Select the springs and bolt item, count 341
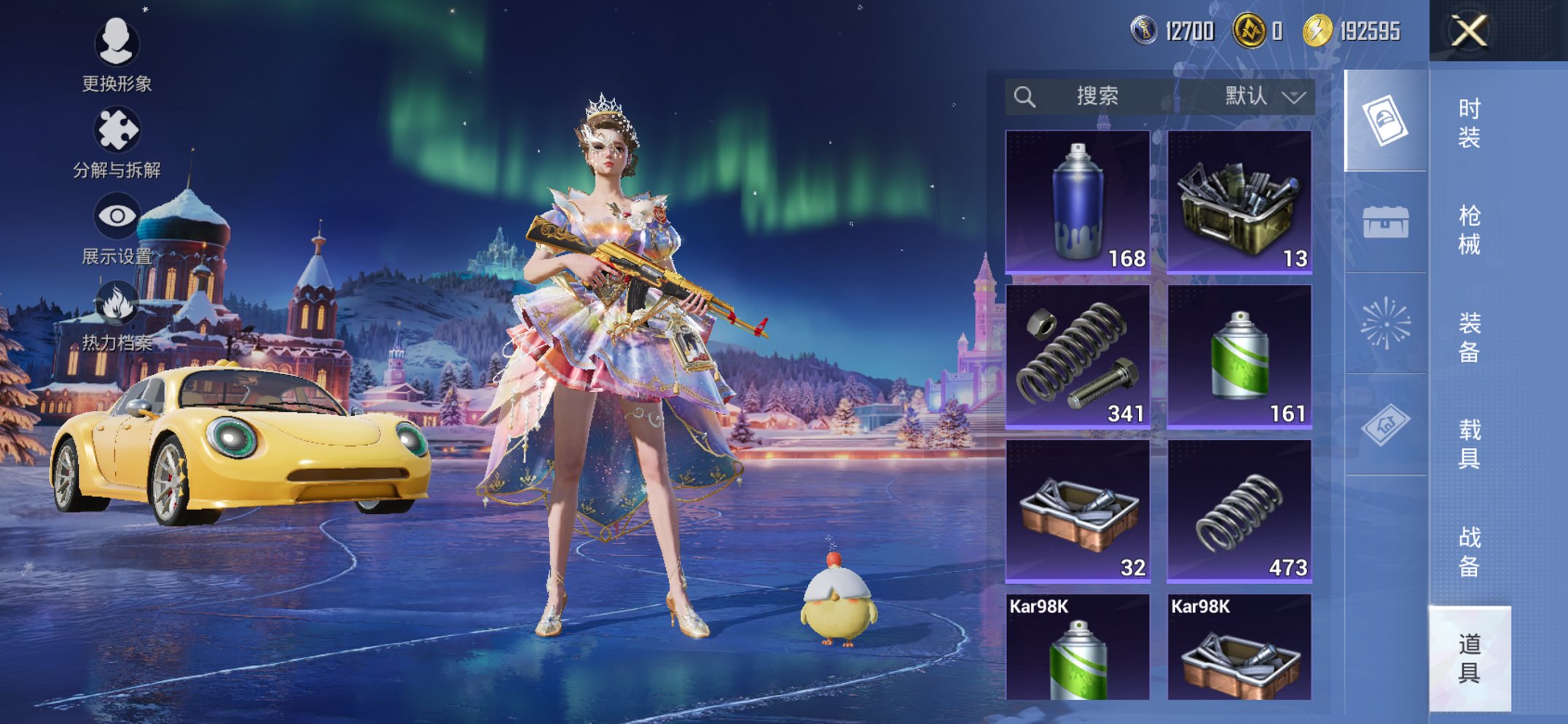The width and height of the screenshot is (1568, 724). pos(1078,356)
